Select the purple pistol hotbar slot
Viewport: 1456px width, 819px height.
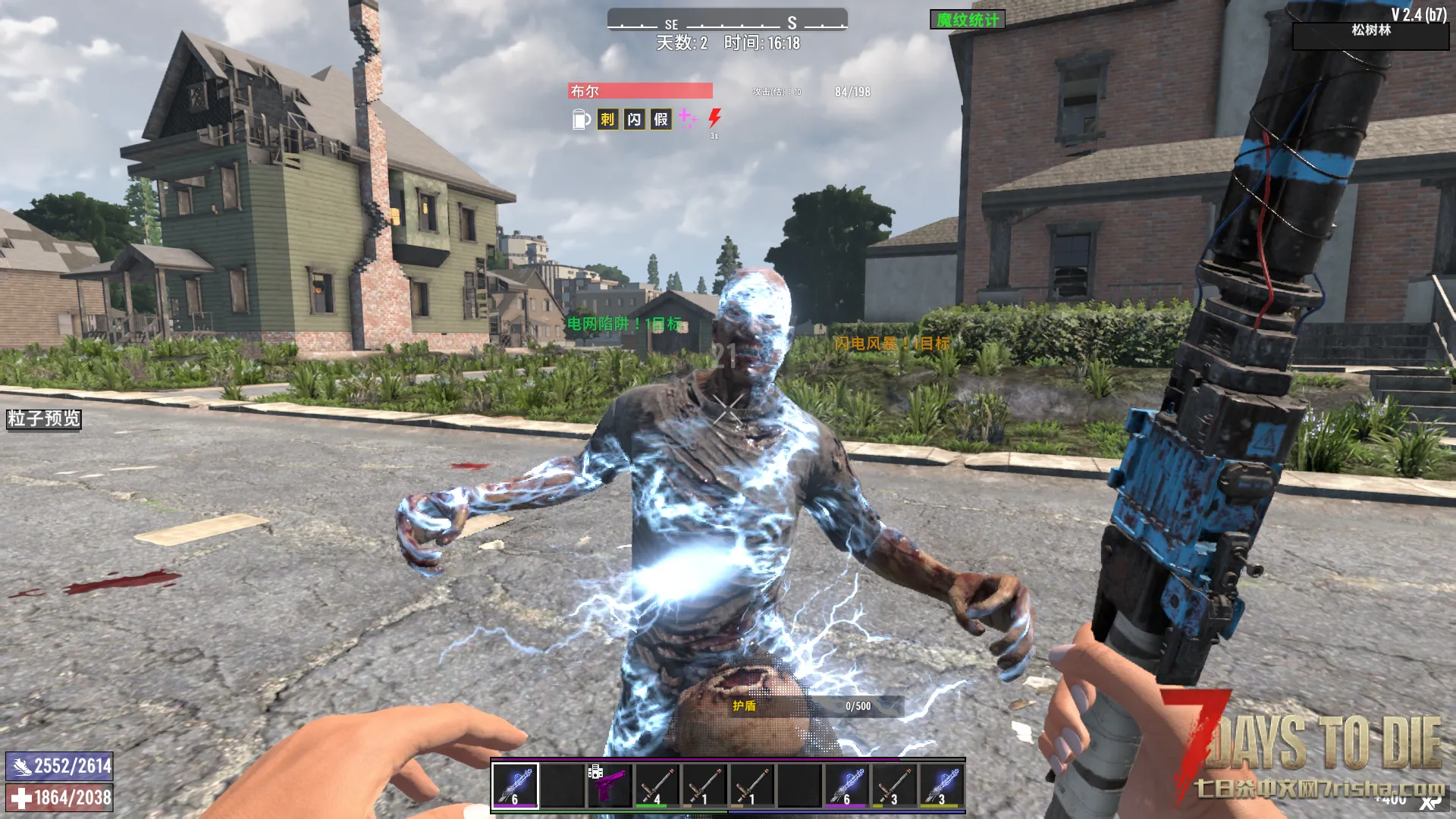(x=610, y=786)
